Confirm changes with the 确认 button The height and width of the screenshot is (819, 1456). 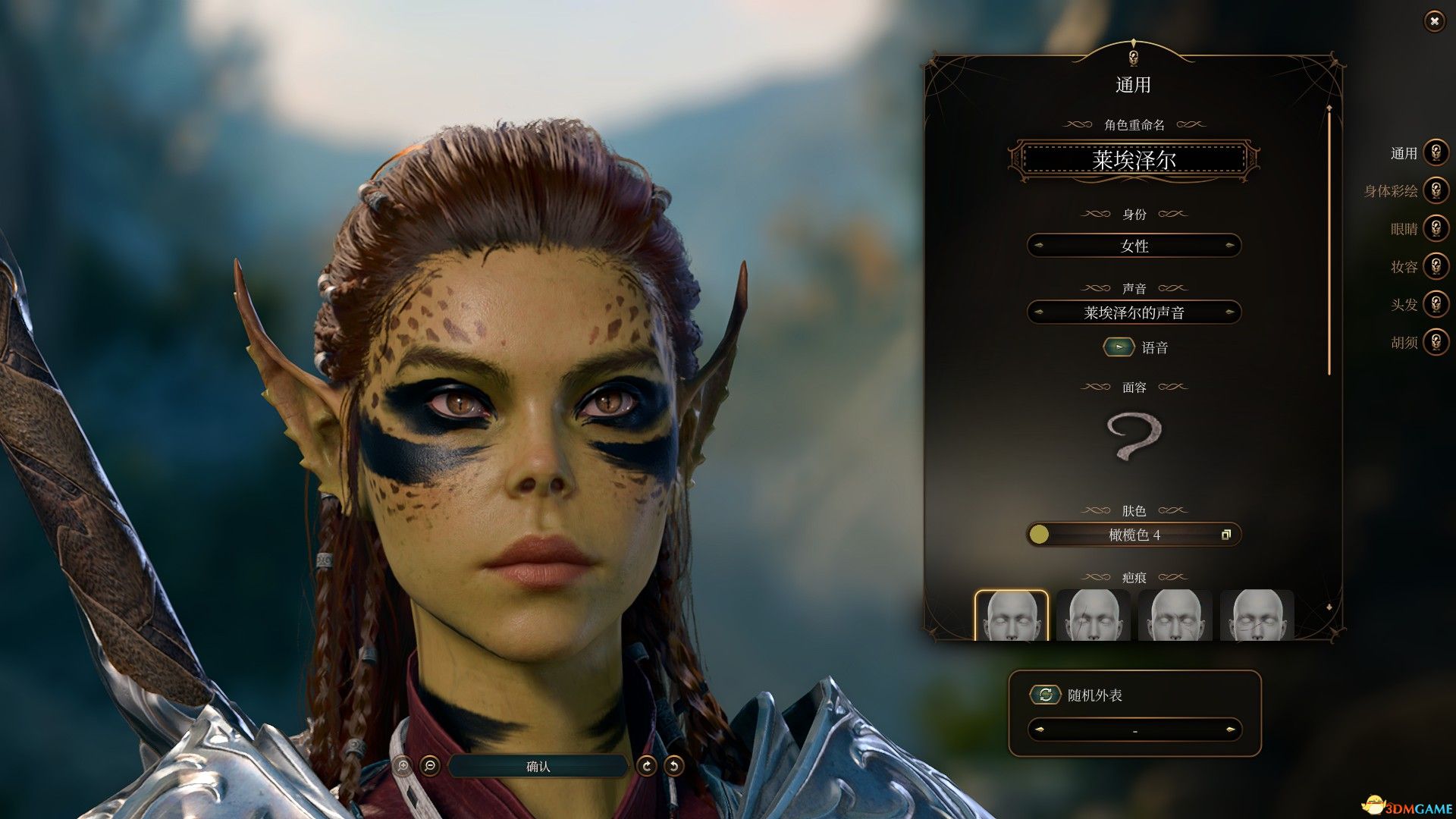tap(538, 767)
